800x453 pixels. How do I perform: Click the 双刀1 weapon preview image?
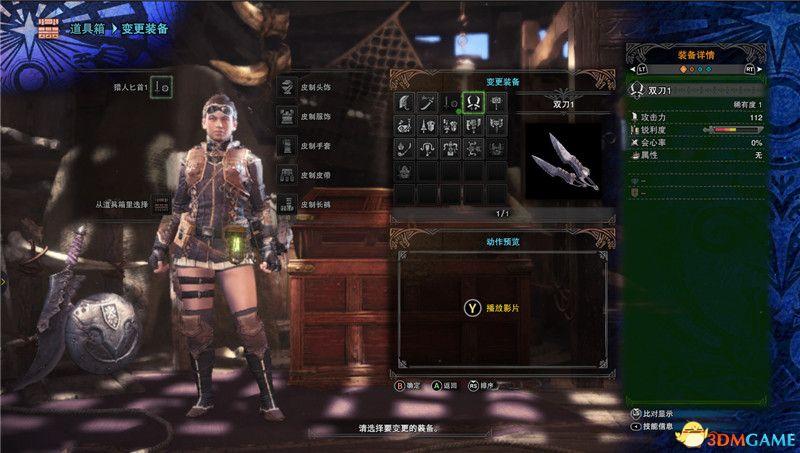[x=563, y=157]
